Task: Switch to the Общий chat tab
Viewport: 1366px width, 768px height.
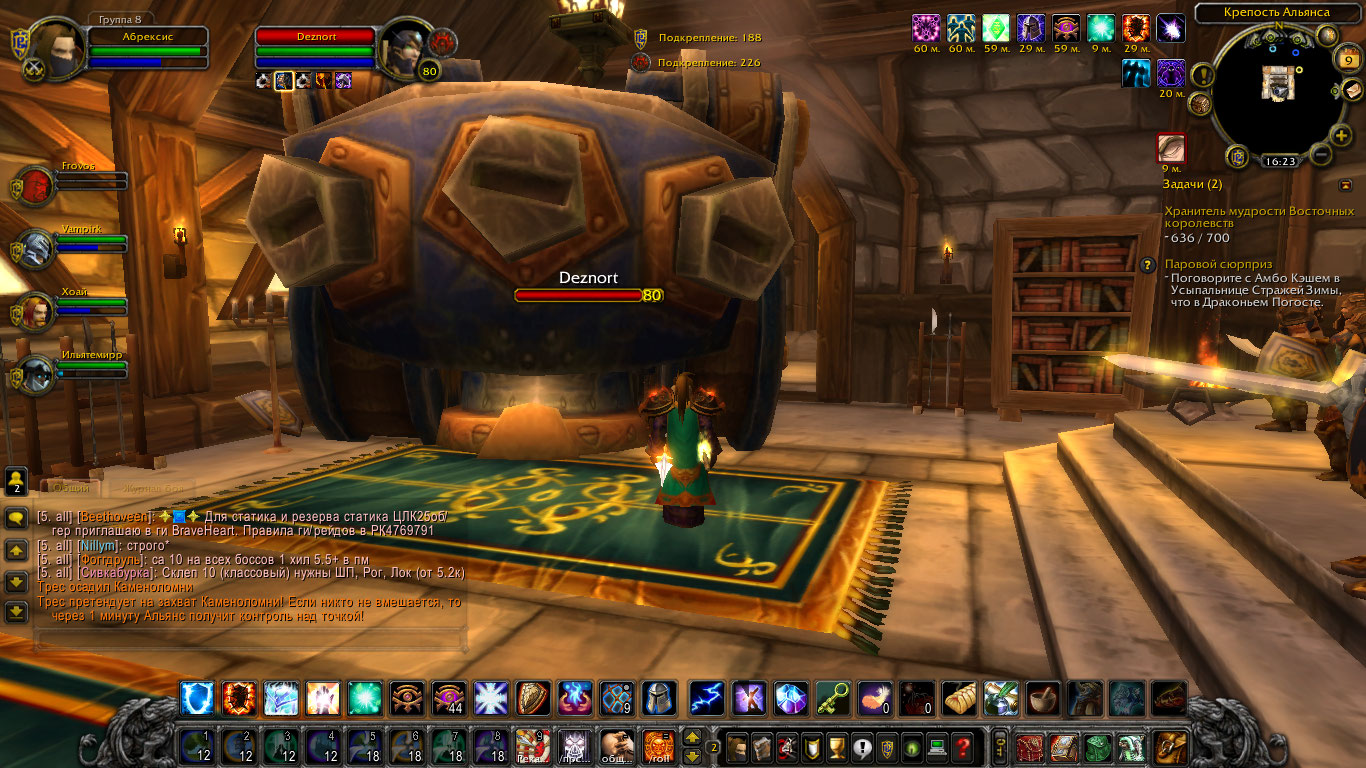Action: click(70, 487)
